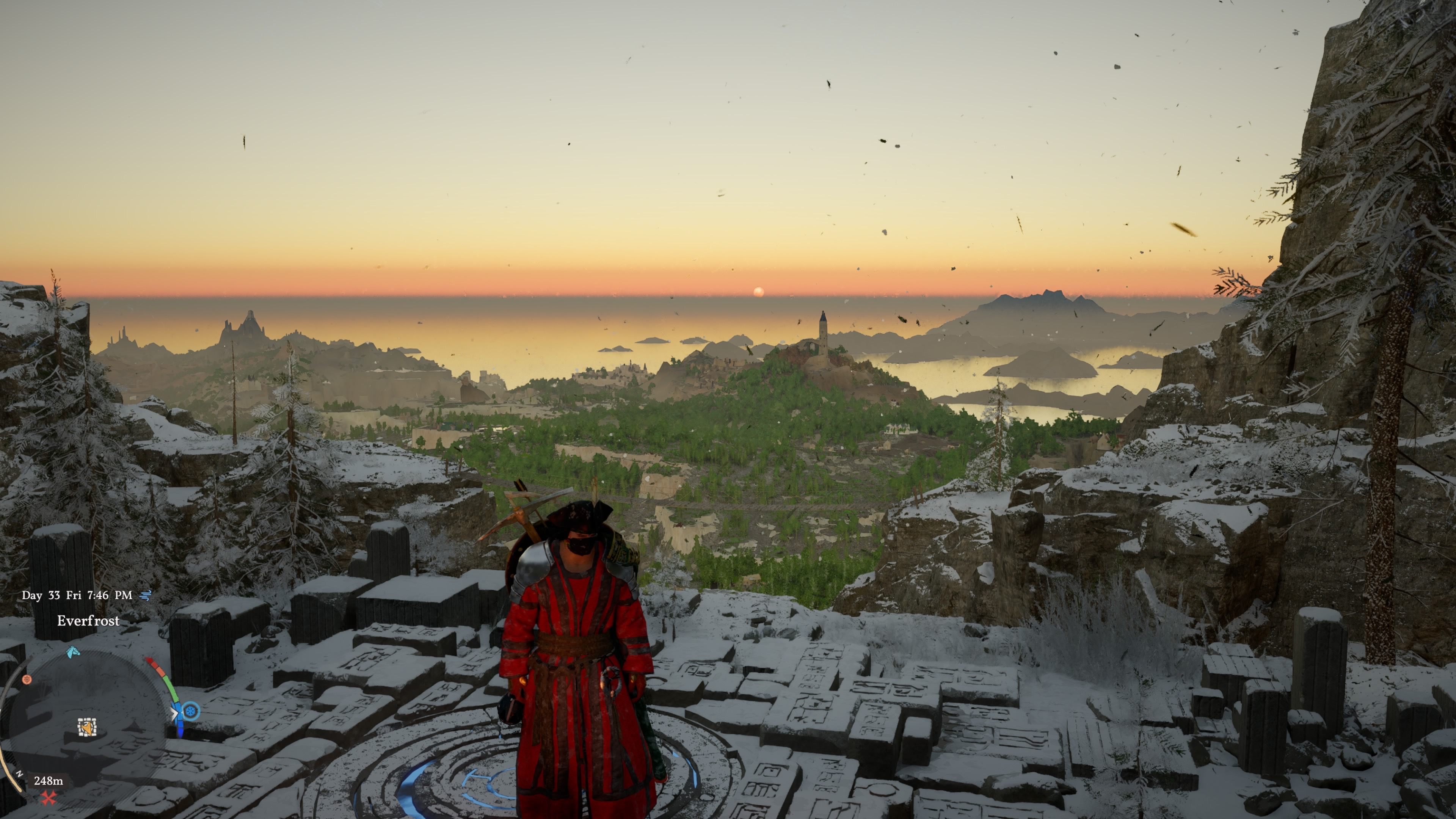The width and height of the screenshot is (1456, 819).
Task: Click the blue horse marker on minimap
Action: point(73,652)
